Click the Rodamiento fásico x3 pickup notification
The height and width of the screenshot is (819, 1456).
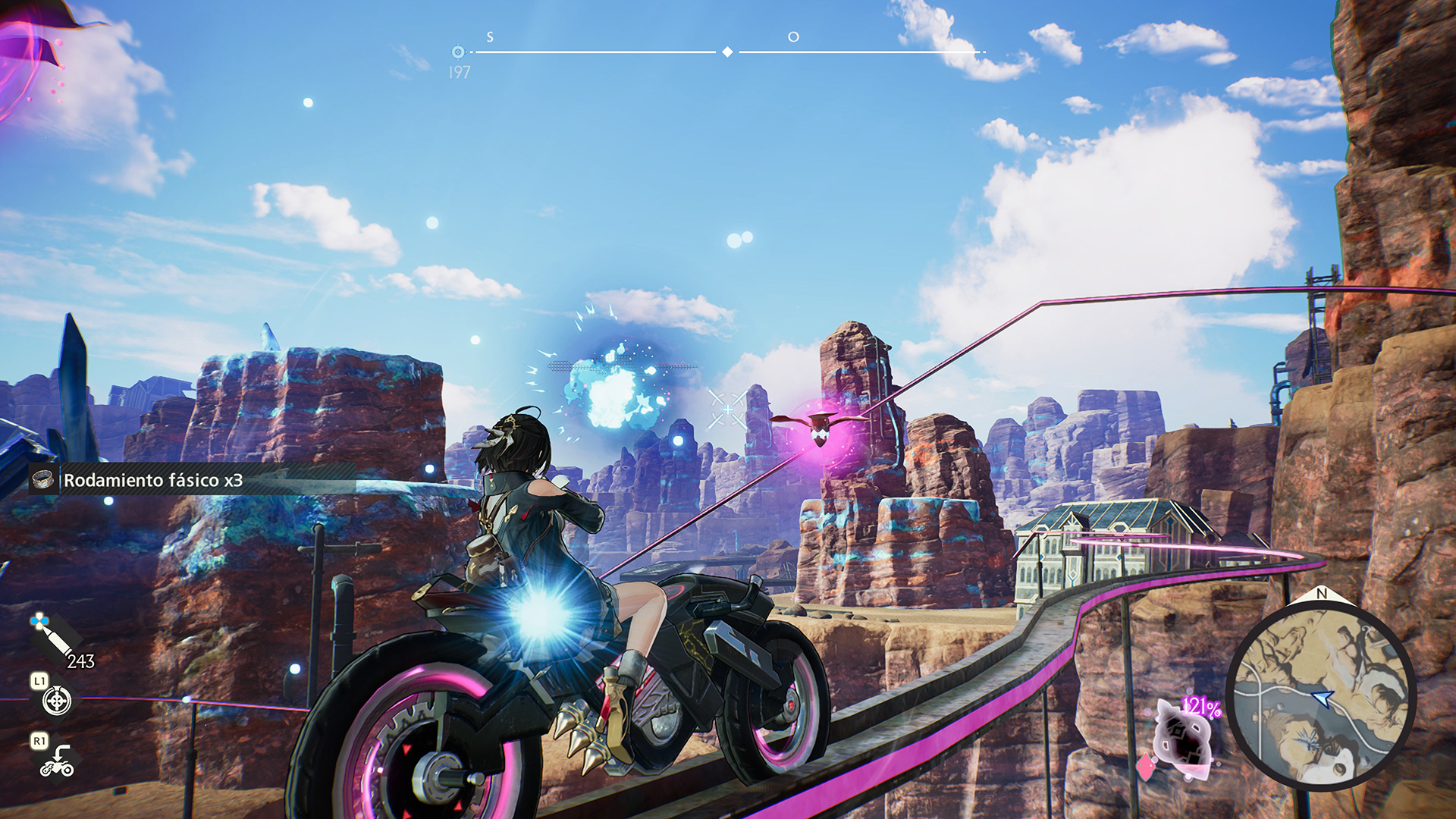[x=152, y=480]
